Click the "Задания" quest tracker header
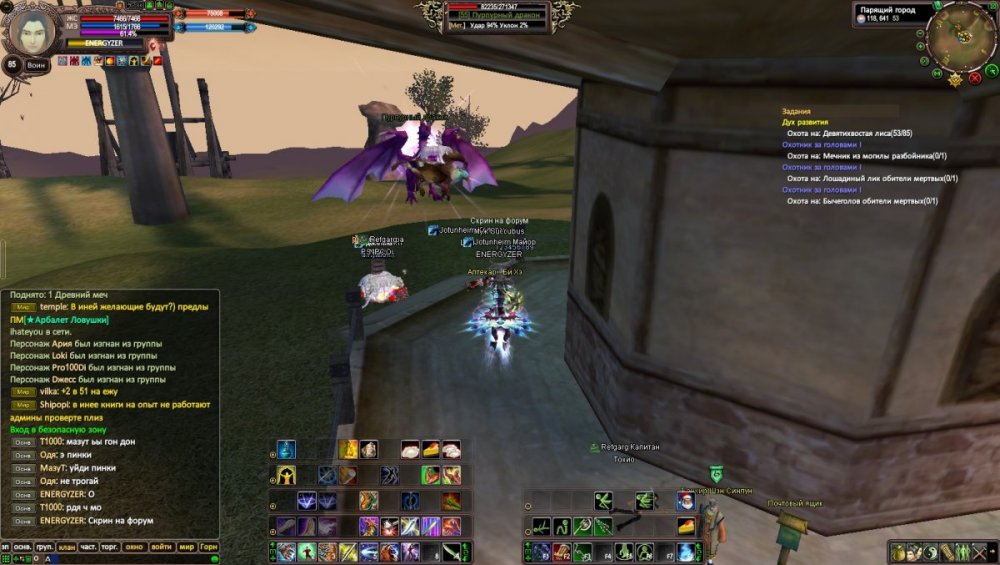 coord(797,111)
